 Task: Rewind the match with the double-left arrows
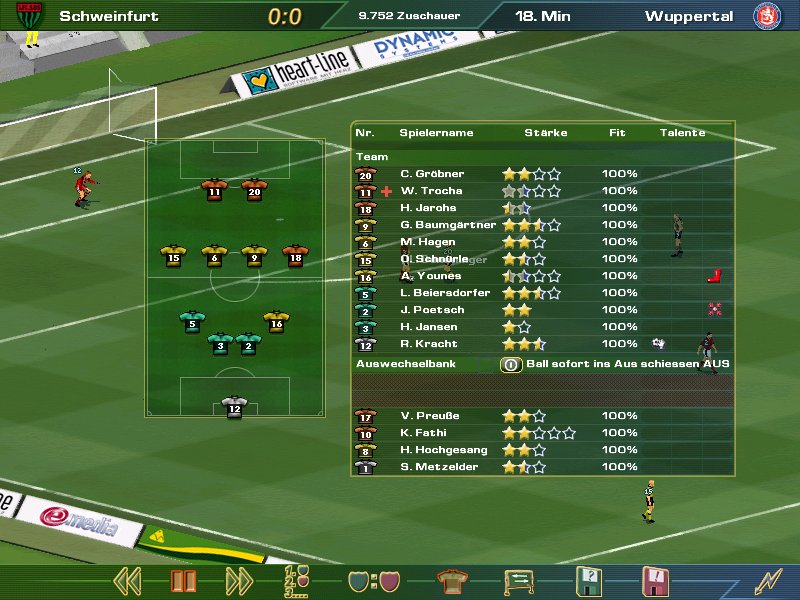pyautogui.click(x=126, y=581)
